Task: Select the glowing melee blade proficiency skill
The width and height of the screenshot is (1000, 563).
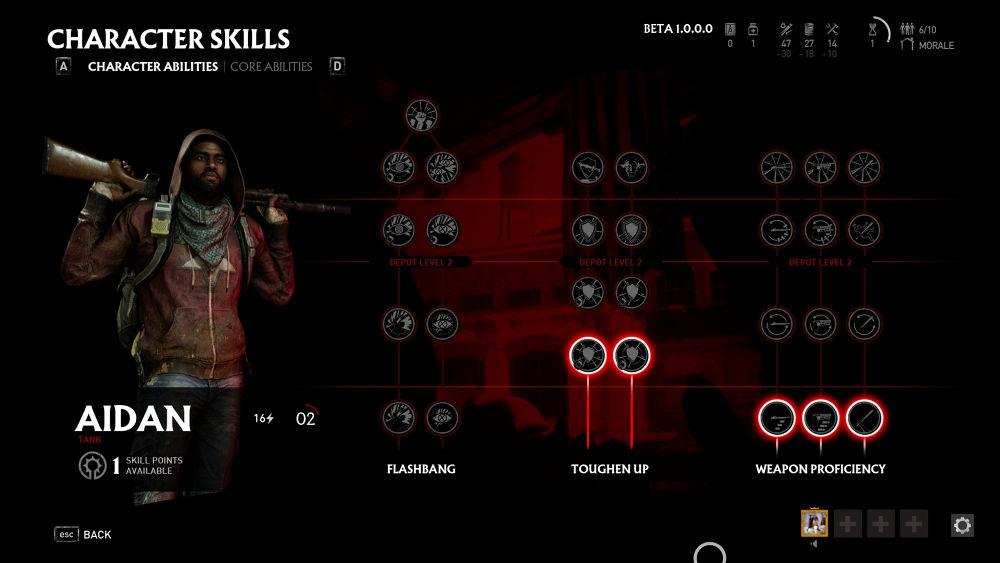Action: 865,417
